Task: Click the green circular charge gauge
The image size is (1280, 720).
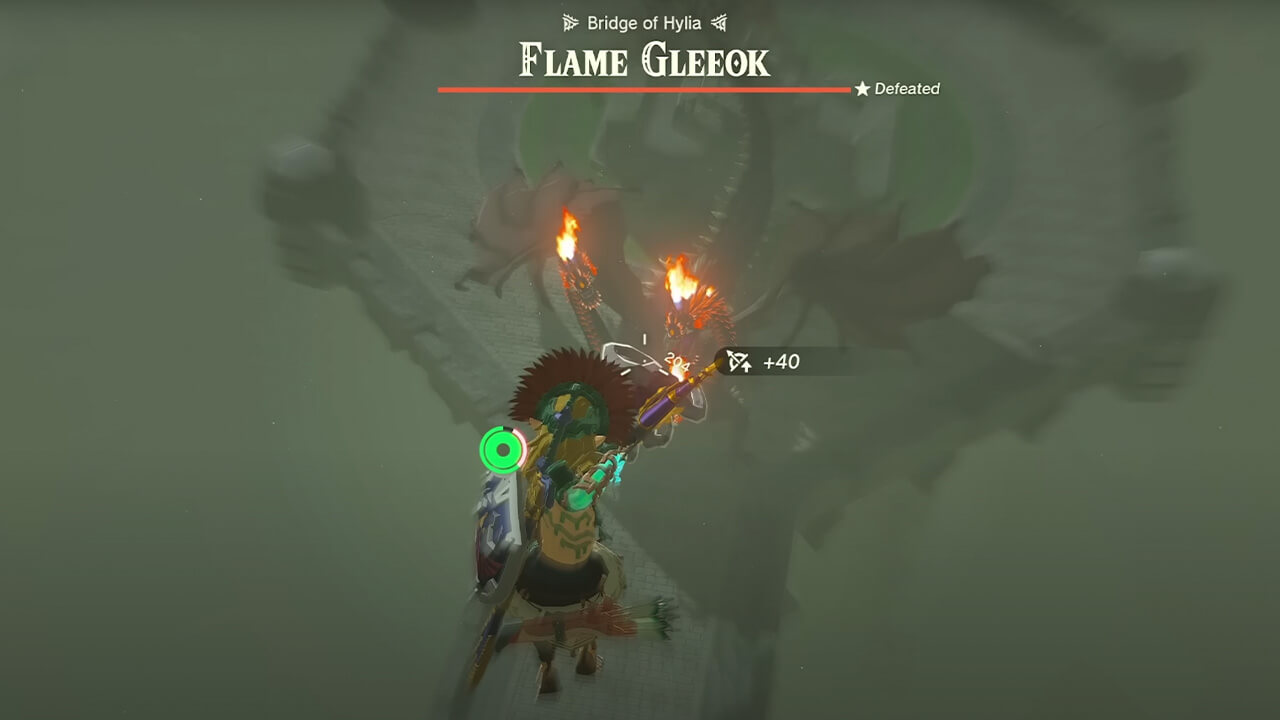Action: (x=503, y=450)
